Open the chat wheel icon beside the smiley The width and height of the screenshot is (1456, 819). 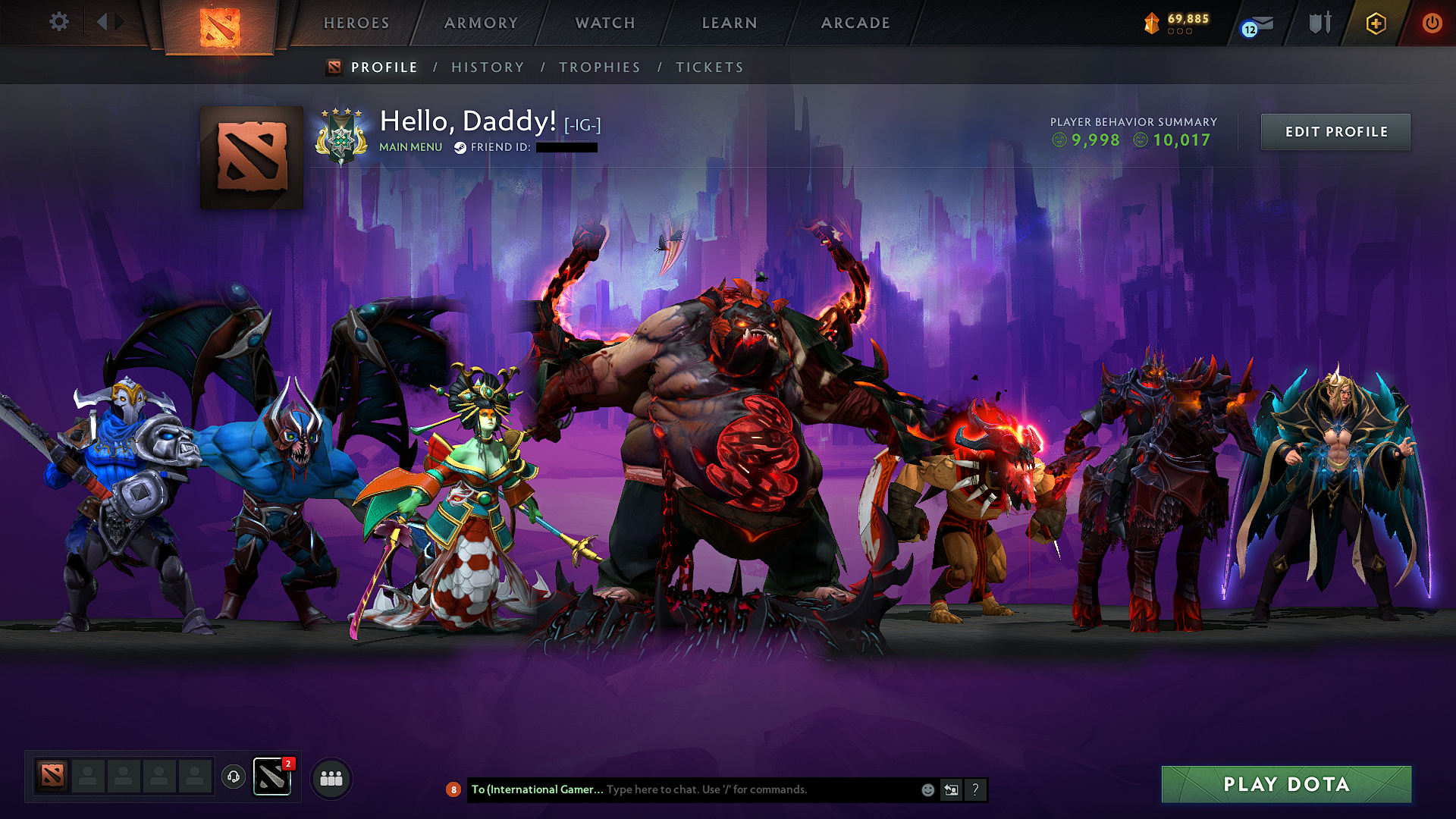(x=951, y=789)
